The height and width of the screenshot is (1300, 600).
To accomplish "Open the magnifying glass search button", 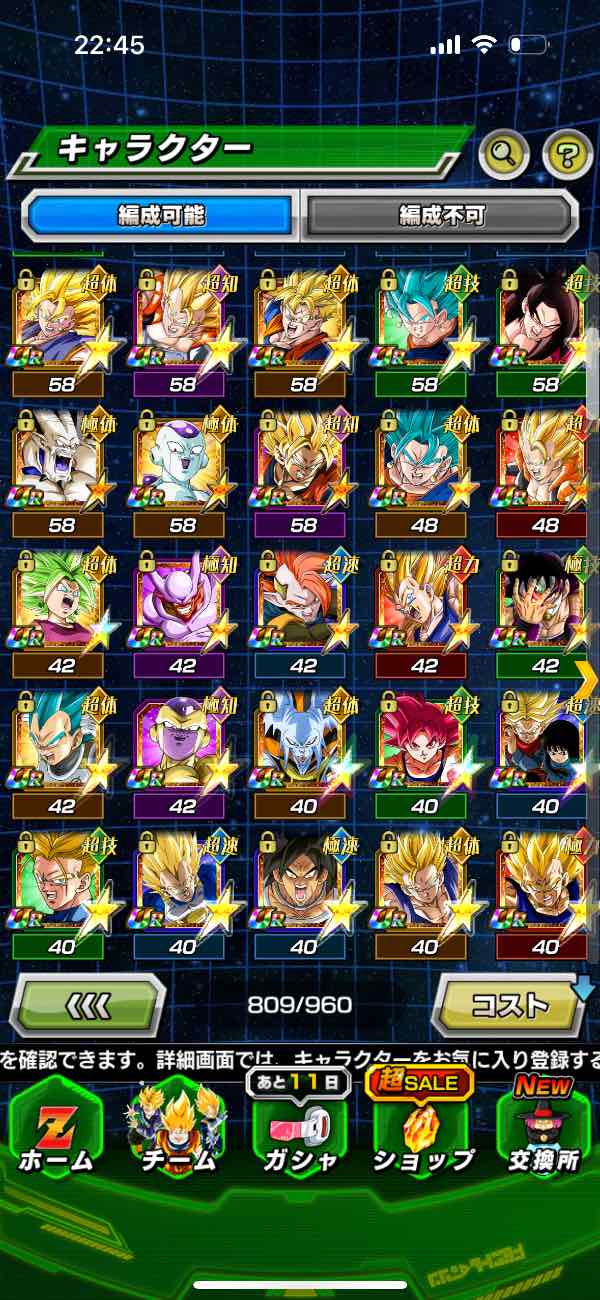I will pos(504,153).
